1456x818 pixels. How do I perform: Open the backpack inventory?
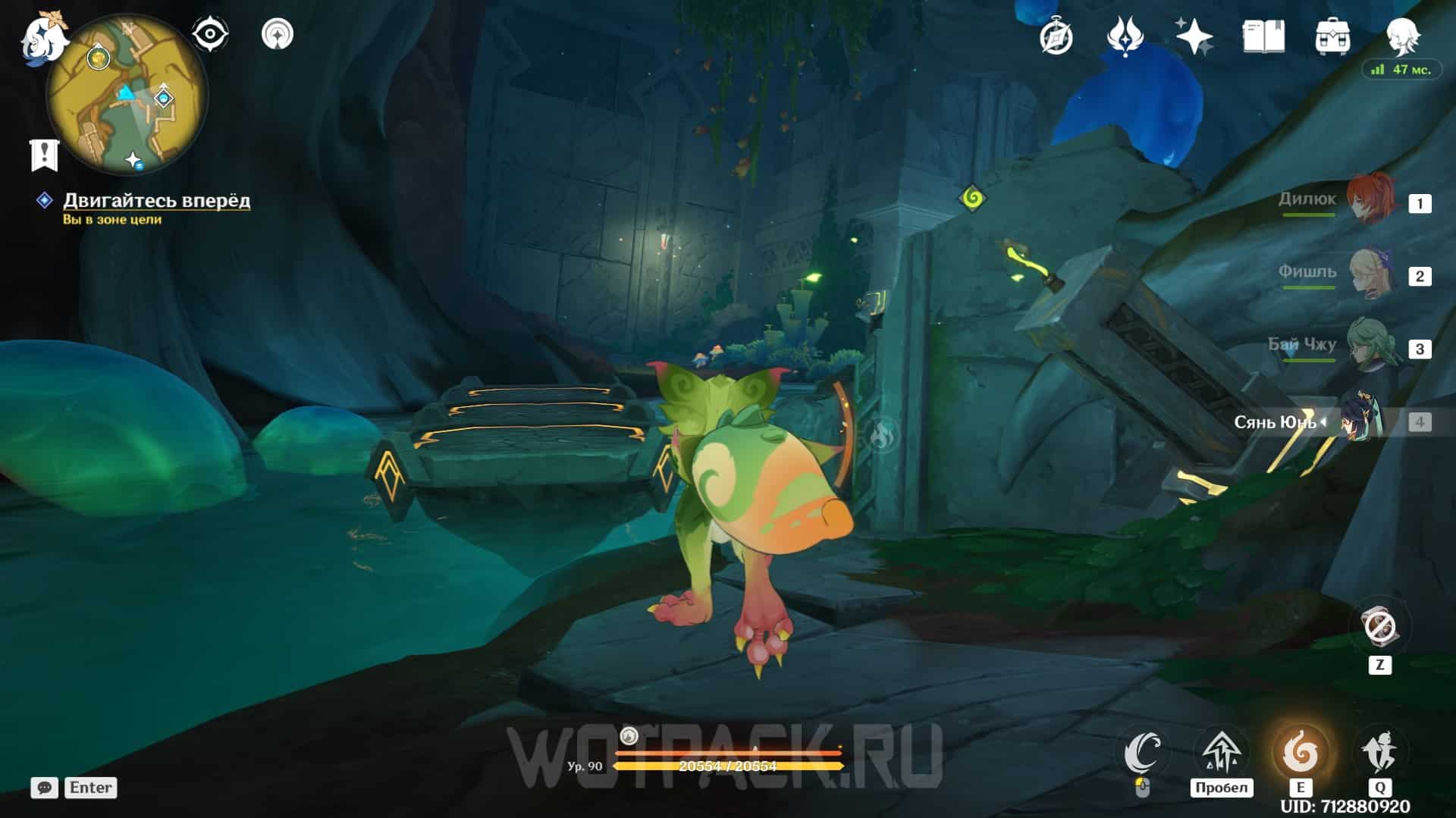click(1332, 36)
